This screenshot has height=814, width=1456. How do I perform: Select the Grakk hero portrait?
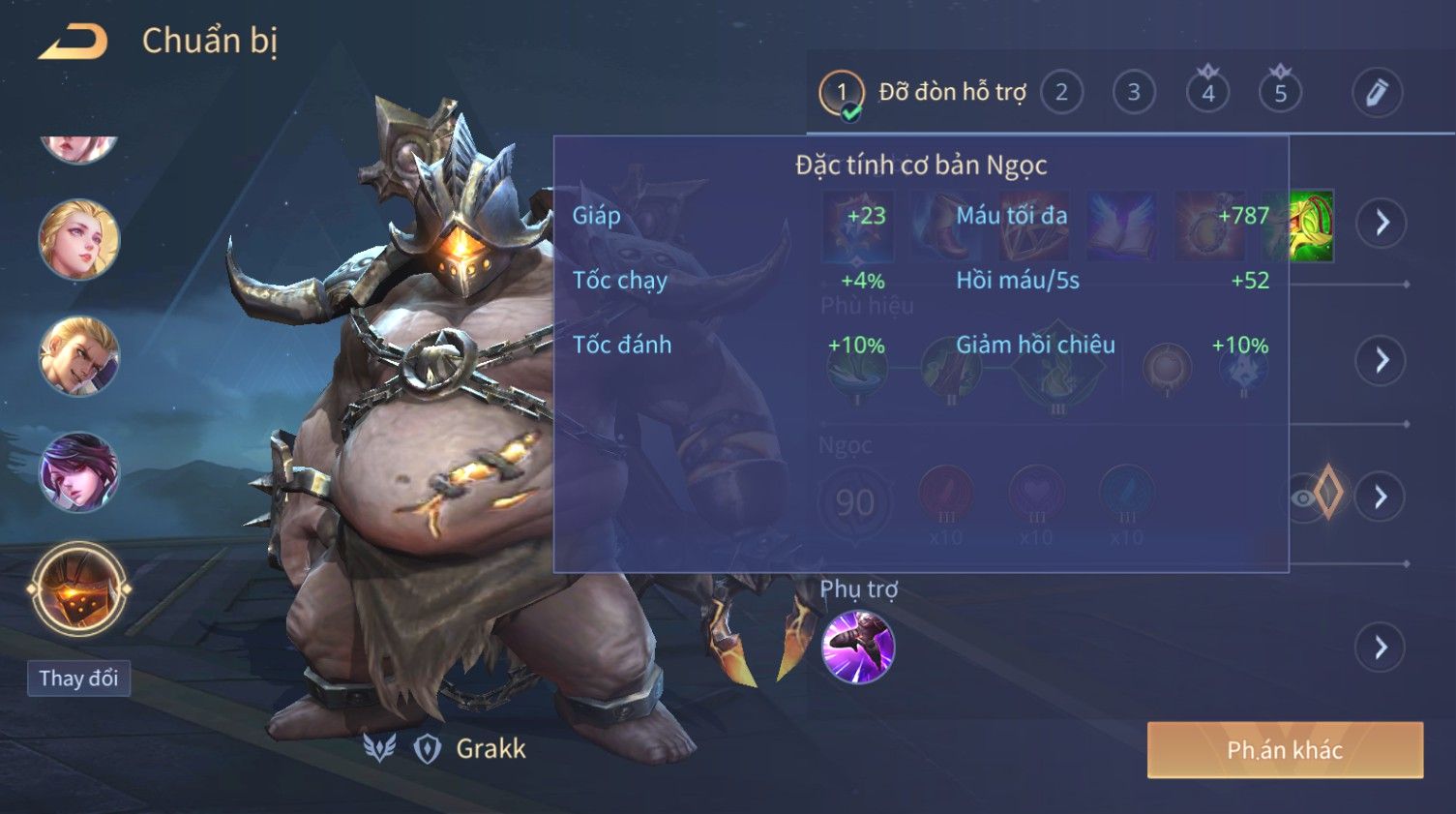tap(78, 589)
